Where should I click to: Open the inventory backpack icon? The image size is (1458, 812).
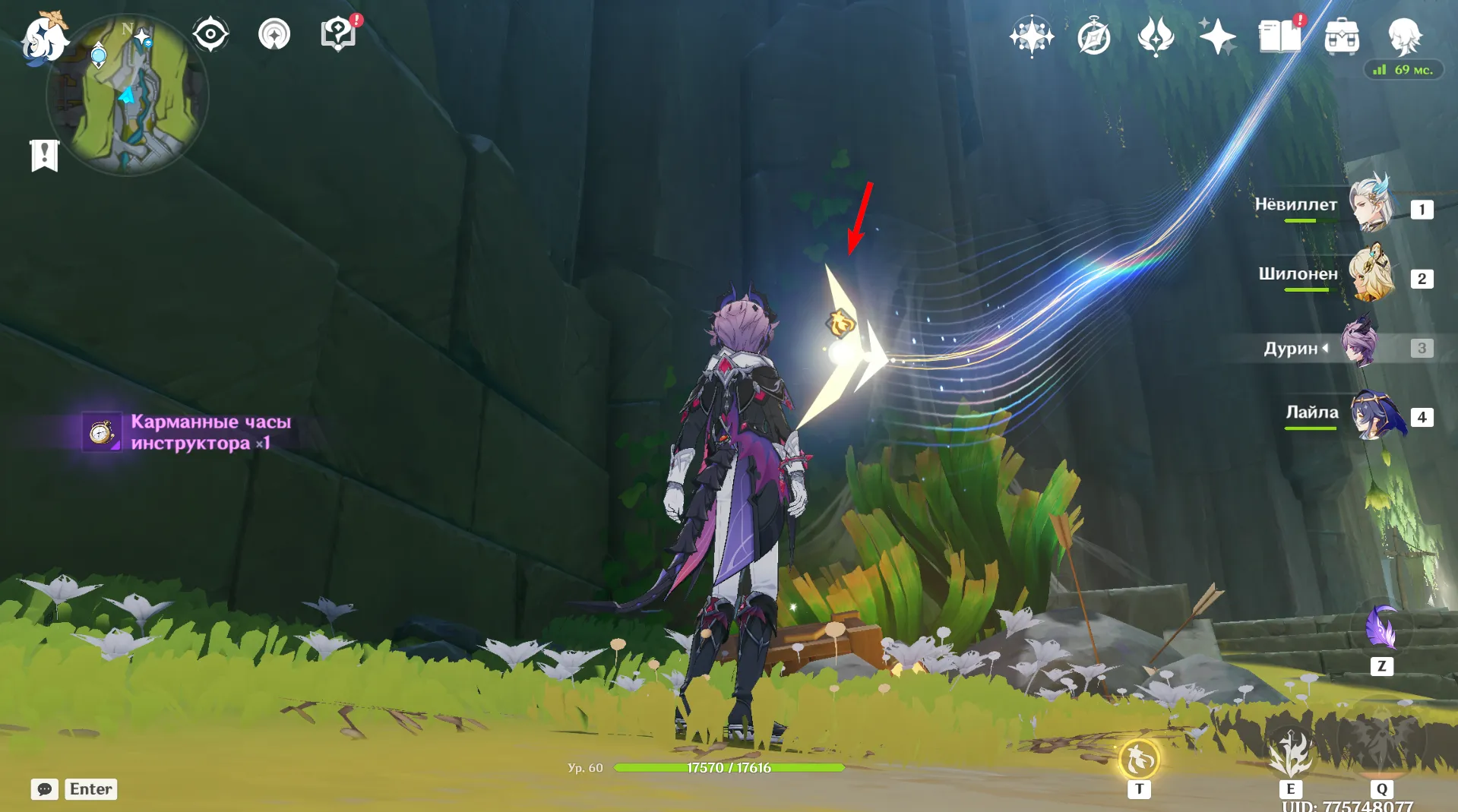click(x=1342, y=35)
